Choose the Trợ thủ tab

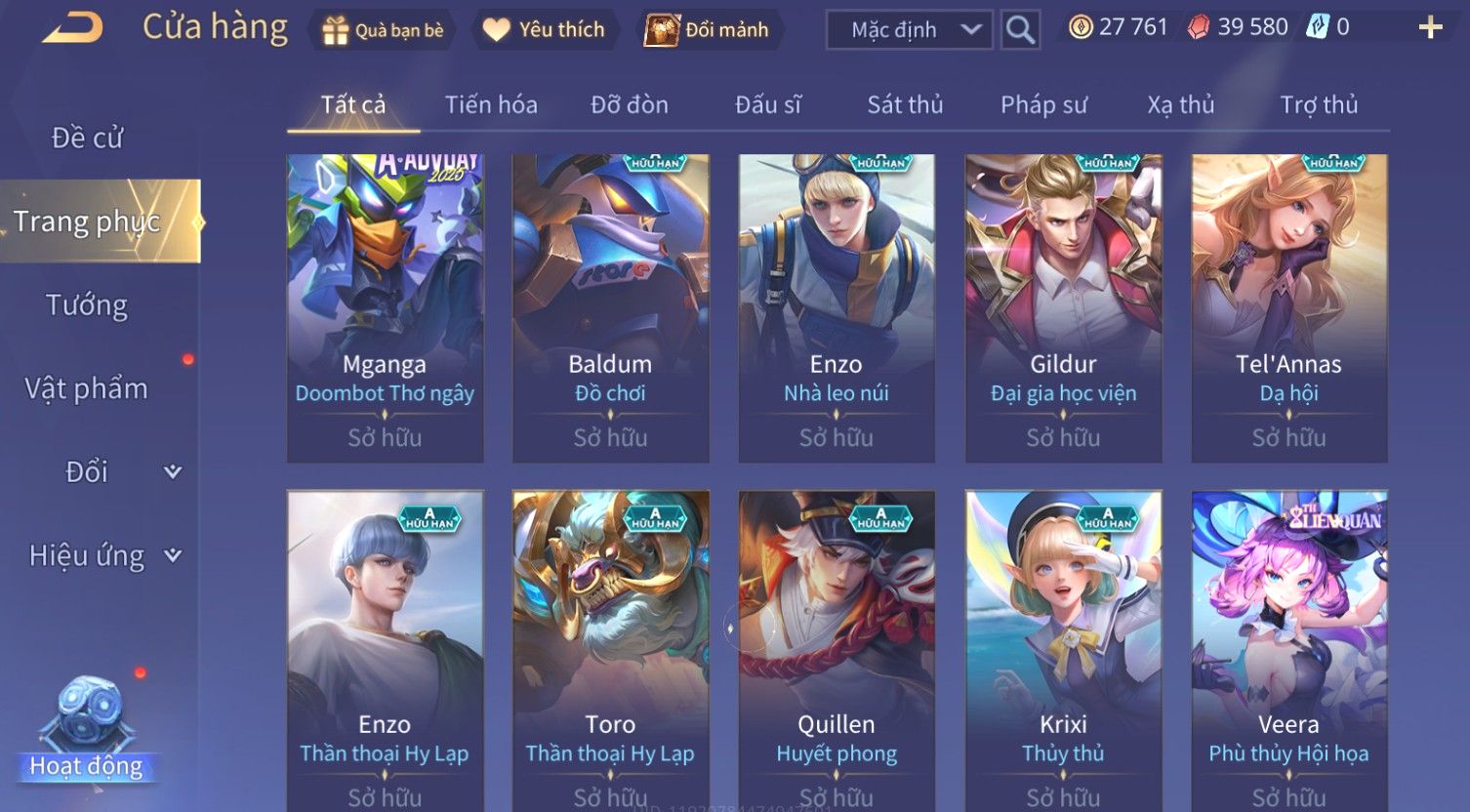click(x=1319, y=104)
